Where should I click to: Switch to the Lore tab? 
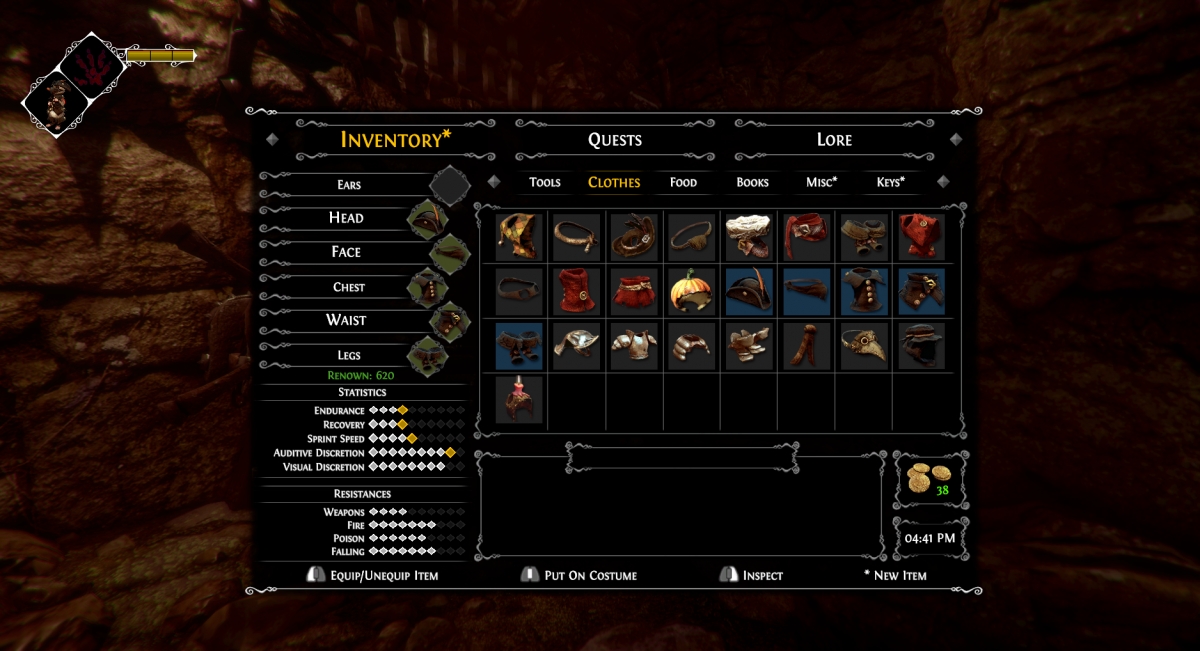click(834, 140)
